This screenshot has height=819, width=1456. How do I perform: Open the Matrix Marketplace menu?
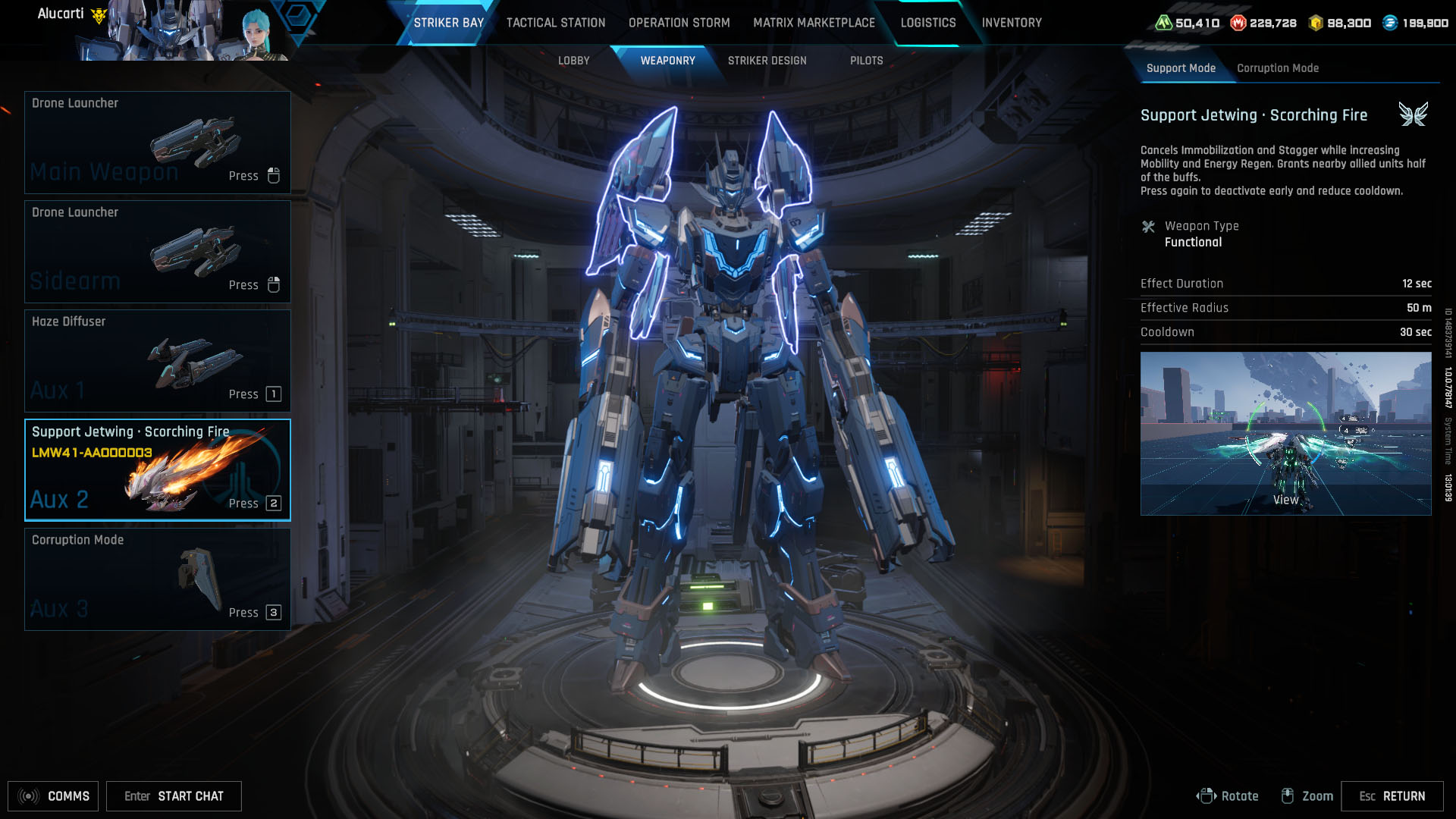tap(813, 23)
